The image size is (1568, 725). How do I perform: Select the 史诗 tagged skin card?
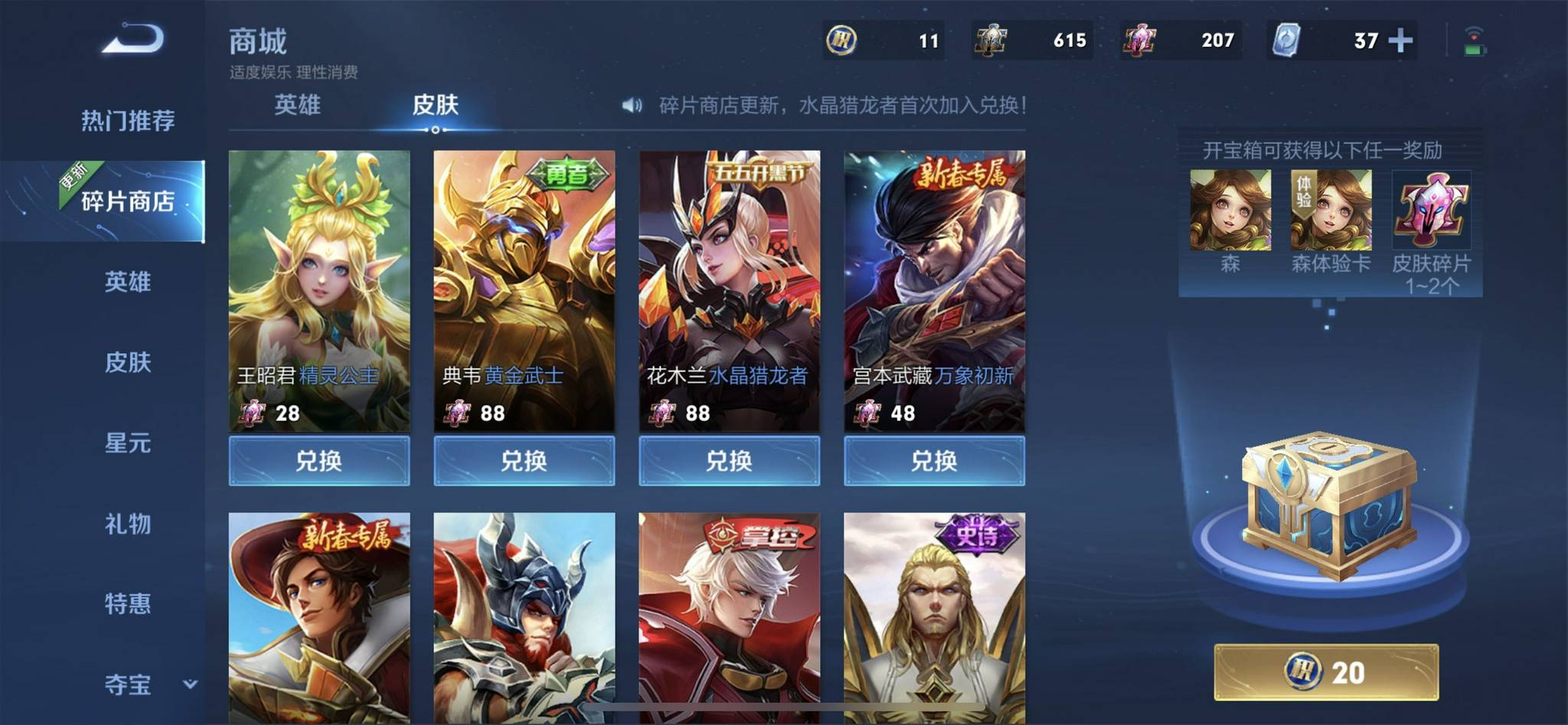(x=934, y=617)
